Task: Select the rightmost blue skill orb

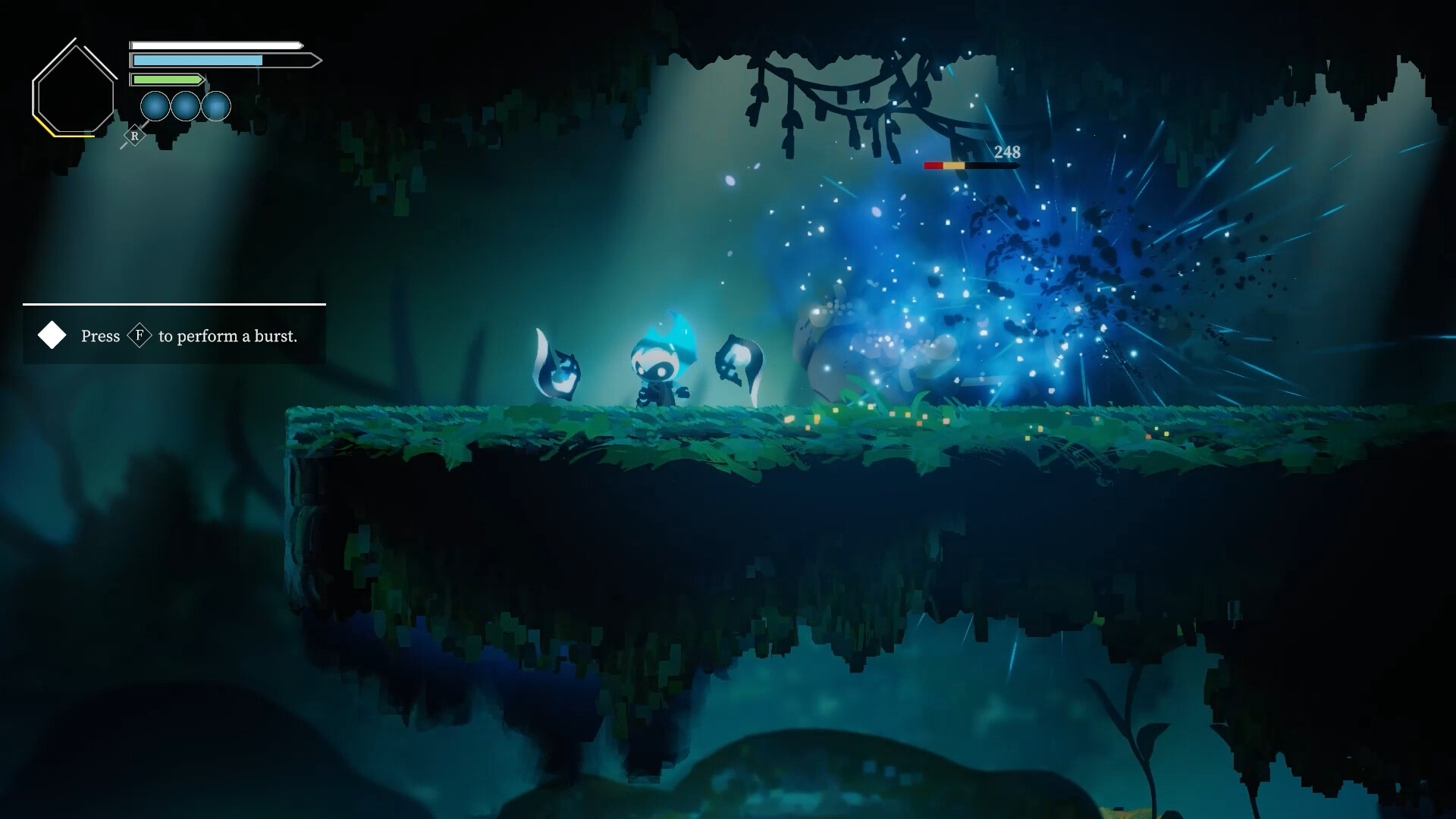Action: (216, 107)
